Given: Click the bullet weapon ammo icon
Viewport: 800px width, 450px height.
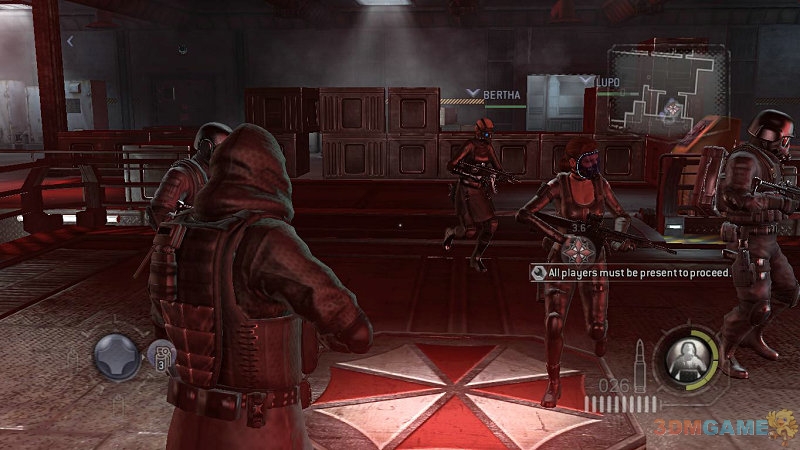Looking at the screenshot, I should 639,358.
